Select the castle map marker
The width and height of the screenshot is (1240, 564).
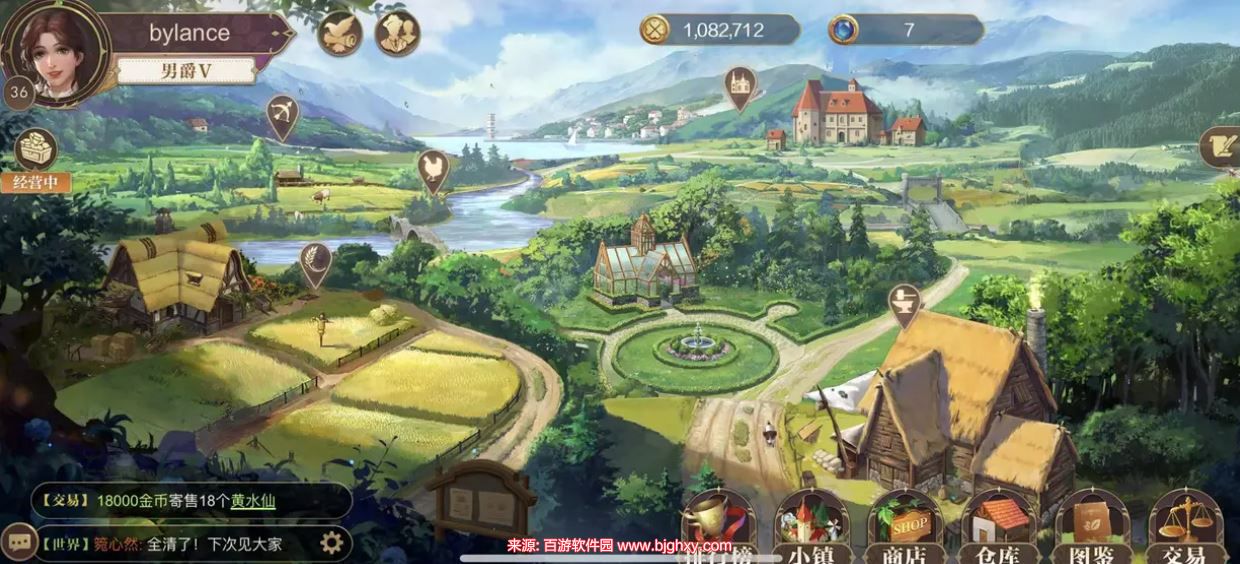click(x=740, y=86)
